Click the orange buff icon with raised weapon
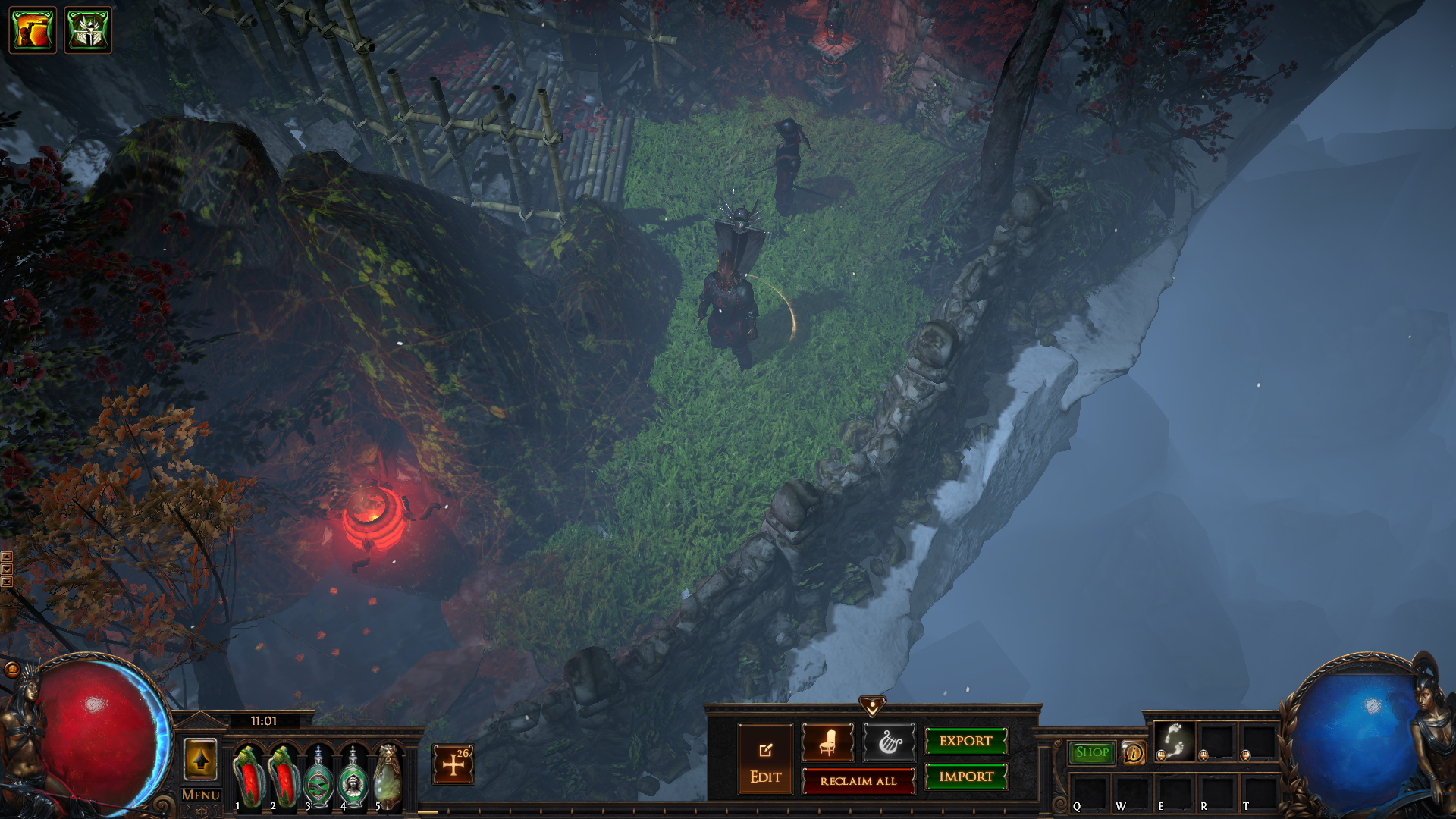The width and height of the screenshot is (1456, 819). (x=33, y=30)
